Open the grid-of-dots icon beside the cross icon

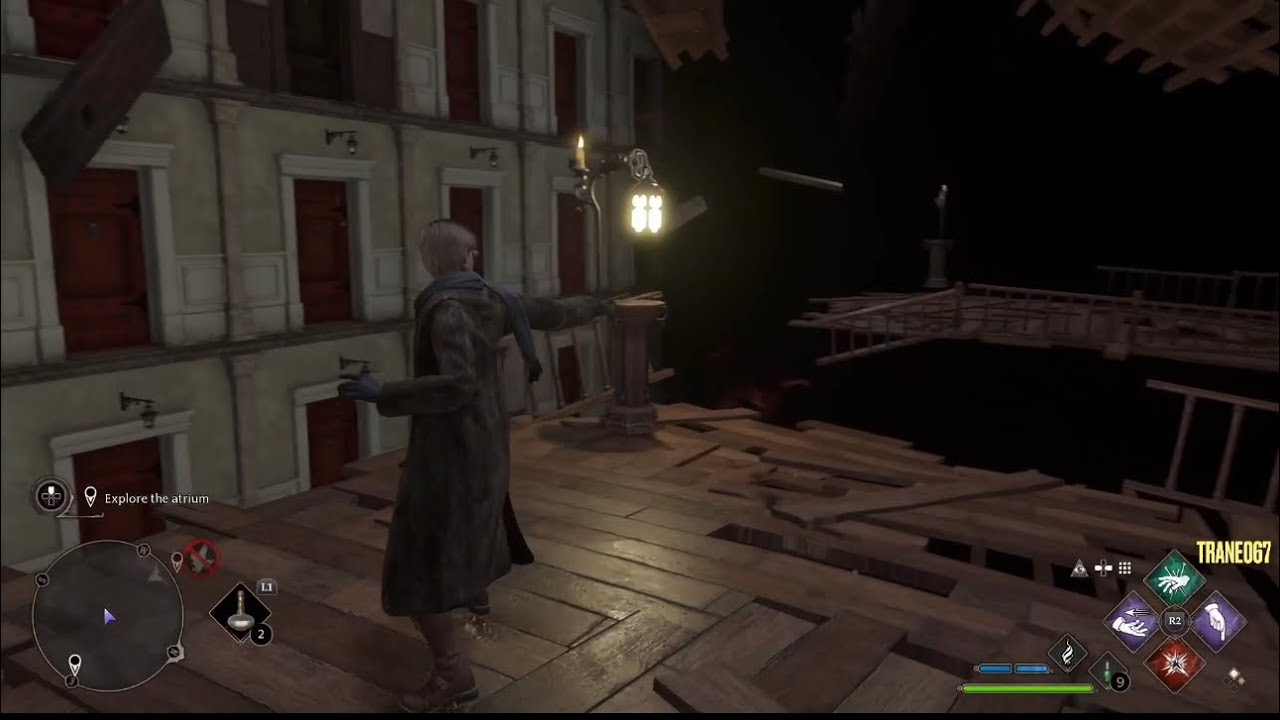pos(1124,569)
